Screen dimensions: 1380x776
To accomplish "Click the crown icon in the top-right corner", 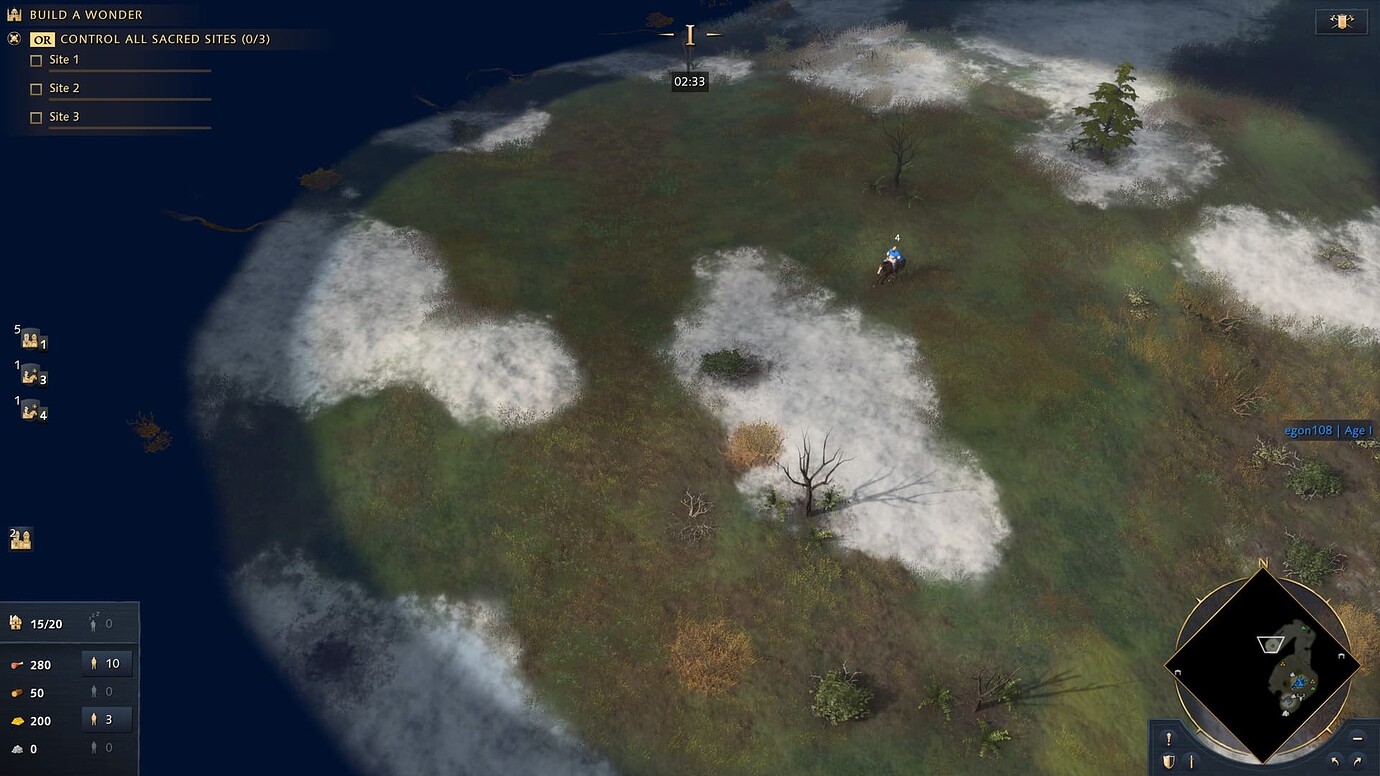I will tap(1340, 20).
